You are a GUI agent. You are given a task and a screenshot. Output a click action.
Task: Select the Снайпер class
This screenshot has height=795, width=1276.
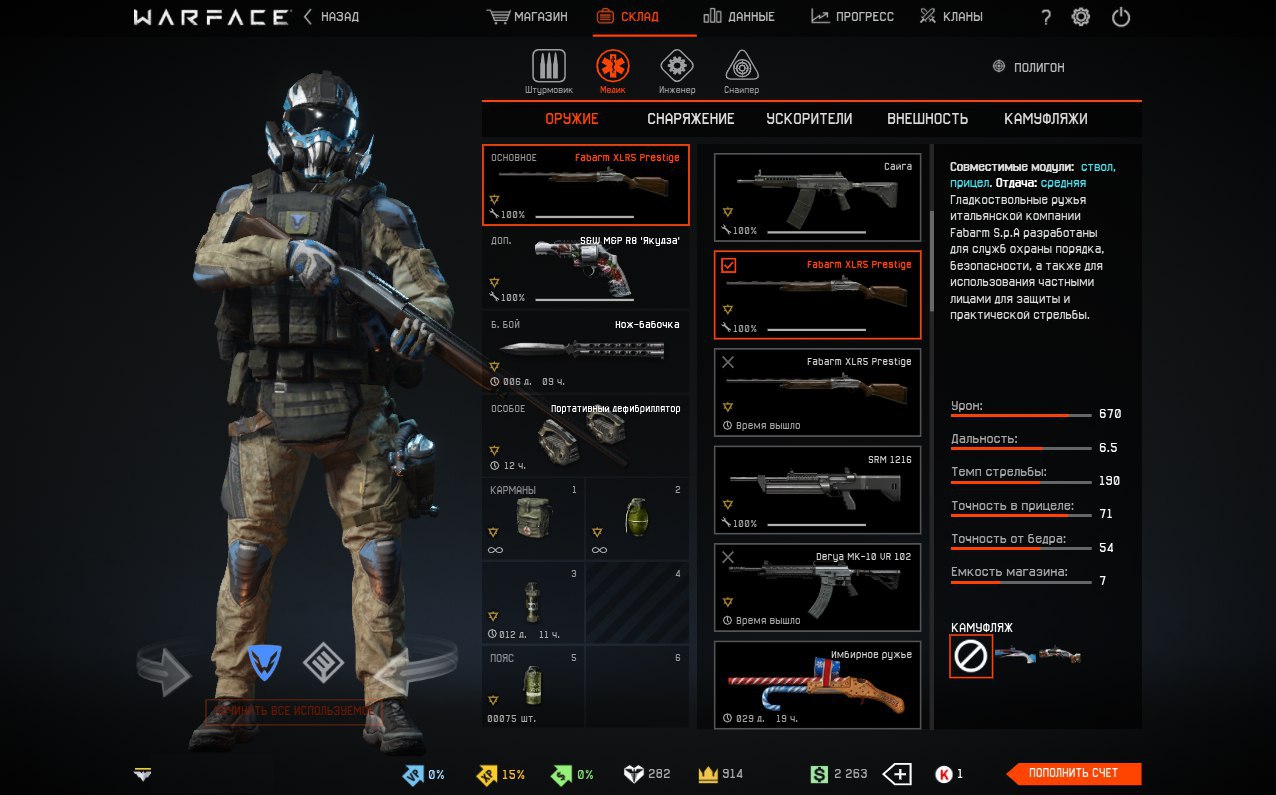tap(741, 70)
